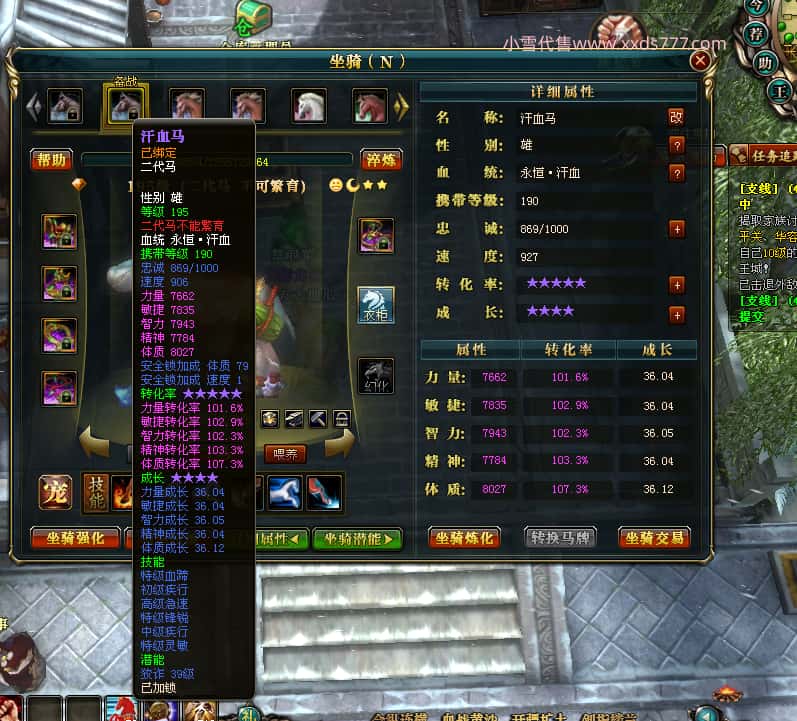Open 坐骑潜能 mount potential panel
This screenshot has width=797, height=721.
click(x=357, y=539)
